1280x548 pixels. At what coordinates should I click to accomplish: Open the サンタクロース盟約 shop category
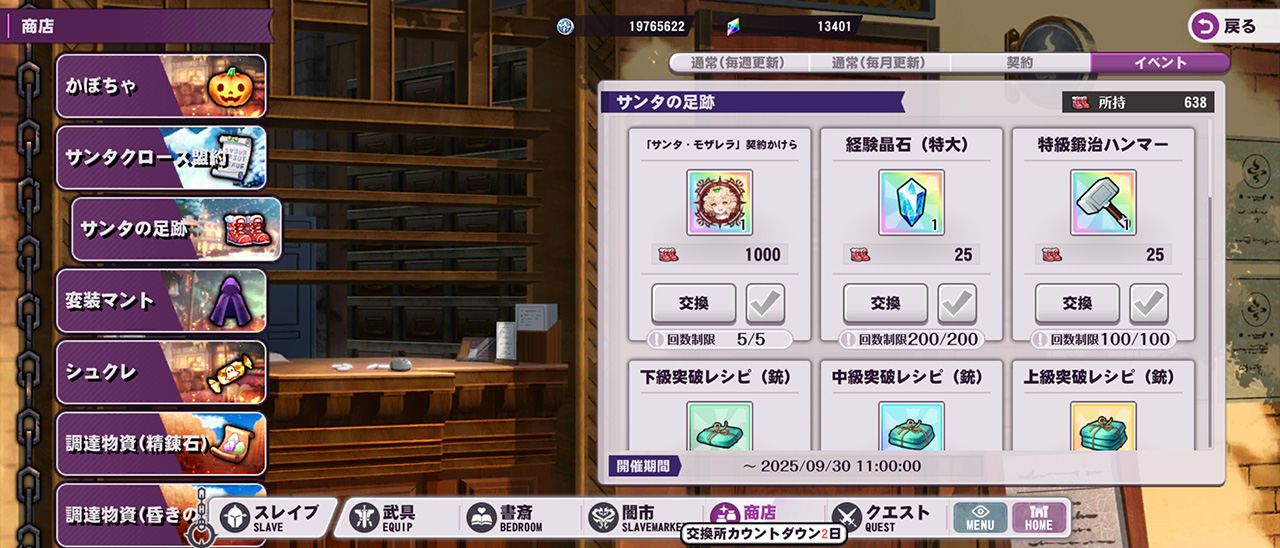[x=161, y=158]
